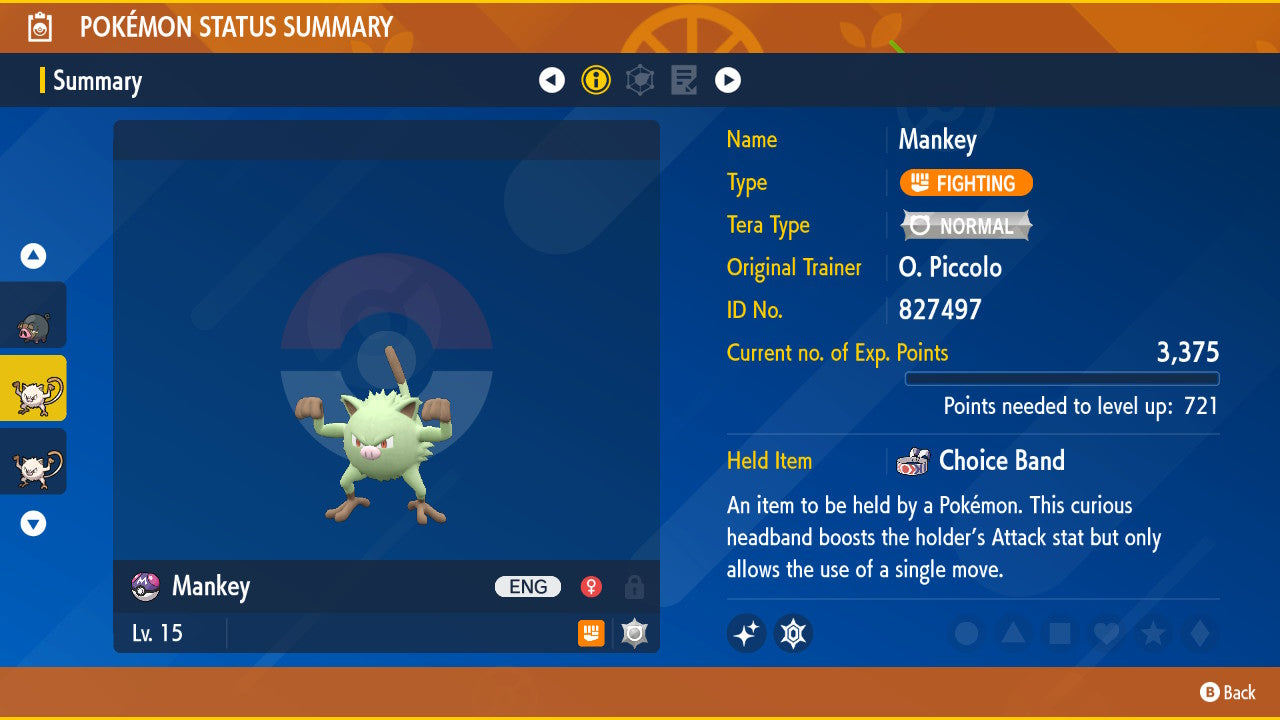Go to the next summary page arrow
The height and width of the screenshot is (720, 1280).
[x=728, y=80]
